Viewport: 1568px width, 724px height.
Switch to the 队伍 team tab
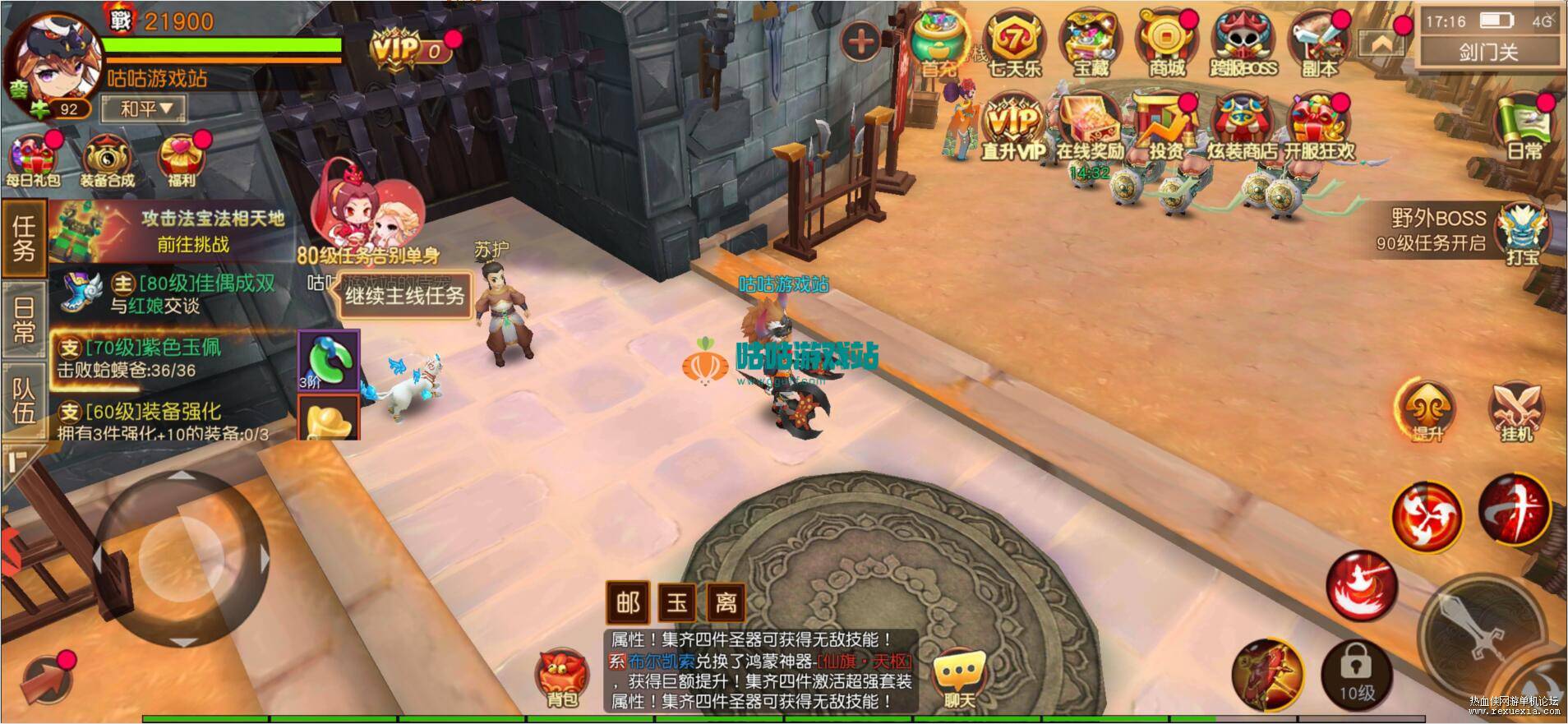pyautogui.click(x=24, y=400)
